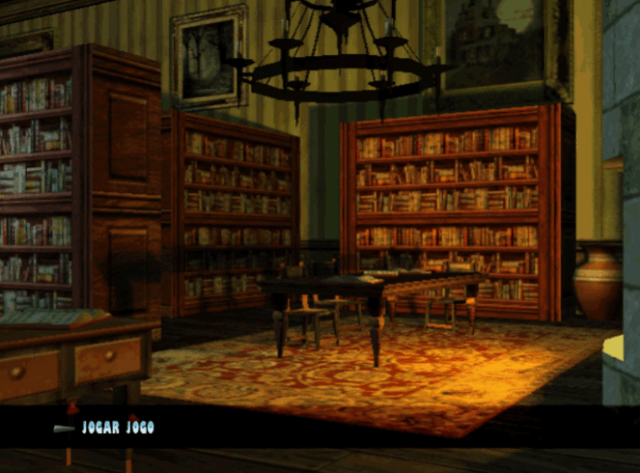Select the JOGAR JOGO menu option
This screenshot has width=640, height=473.
click(118, 428)
